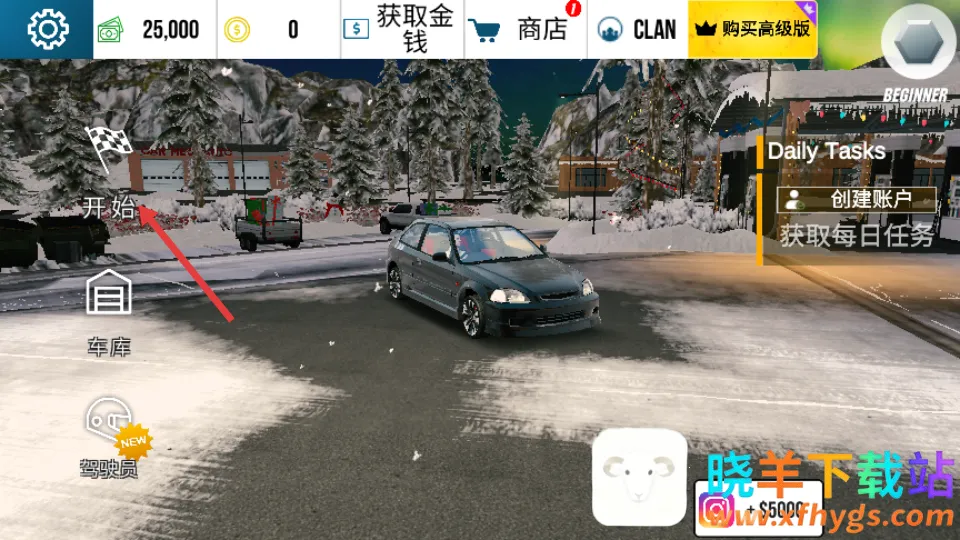Viewport: 960px width, 540px height.
Task: Create an account with 创建账户
Action: pyautogui.click(x=859, y=199)
